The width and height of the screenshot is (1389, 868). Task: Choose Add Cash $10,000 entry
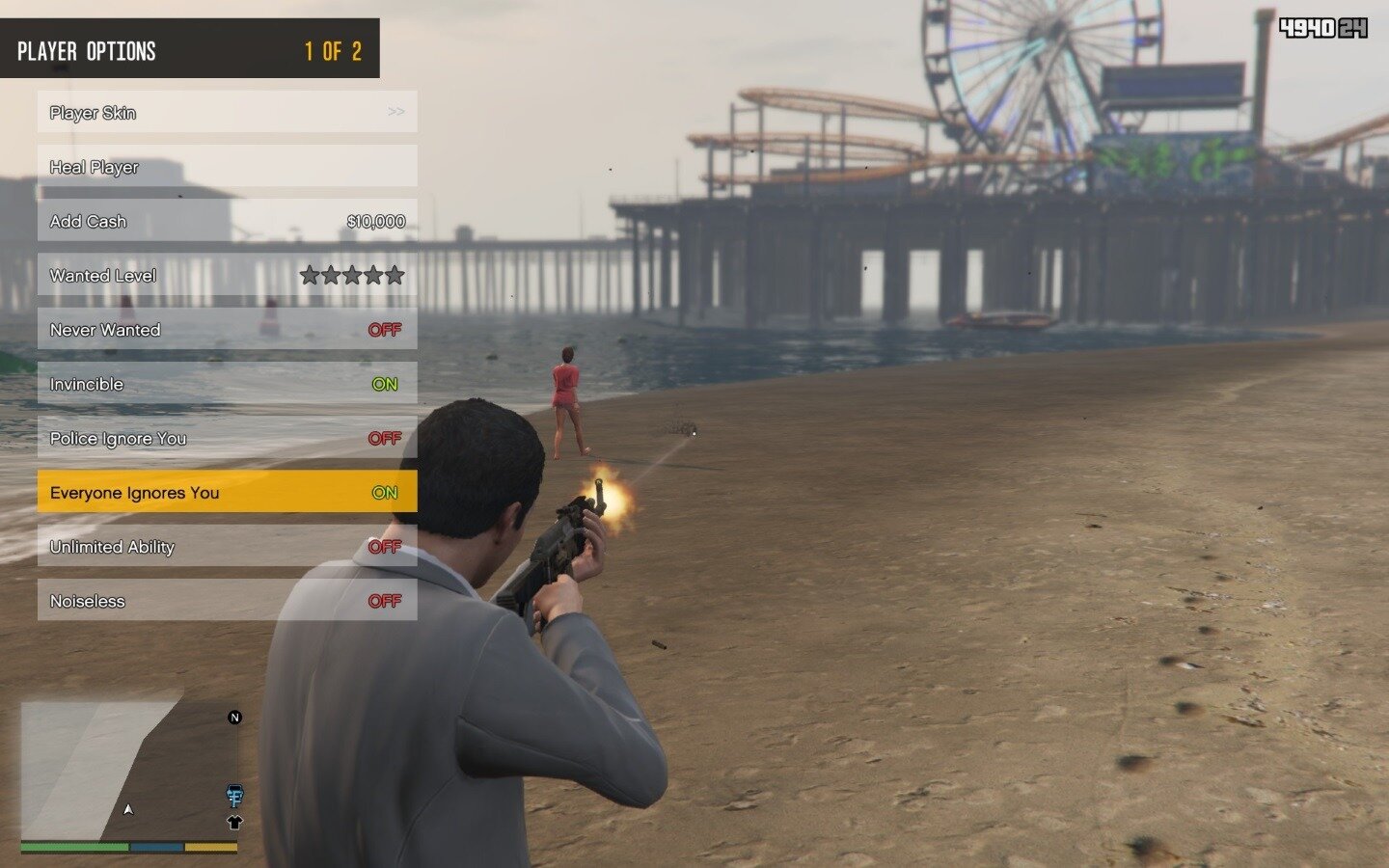(227, 221)
